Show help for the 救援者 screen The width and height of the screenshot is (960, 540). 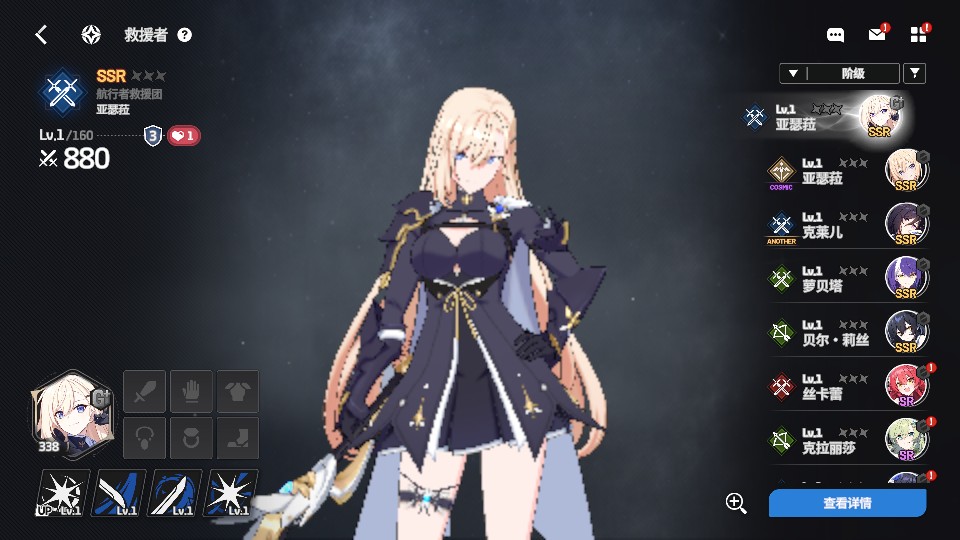pos(184,35)
